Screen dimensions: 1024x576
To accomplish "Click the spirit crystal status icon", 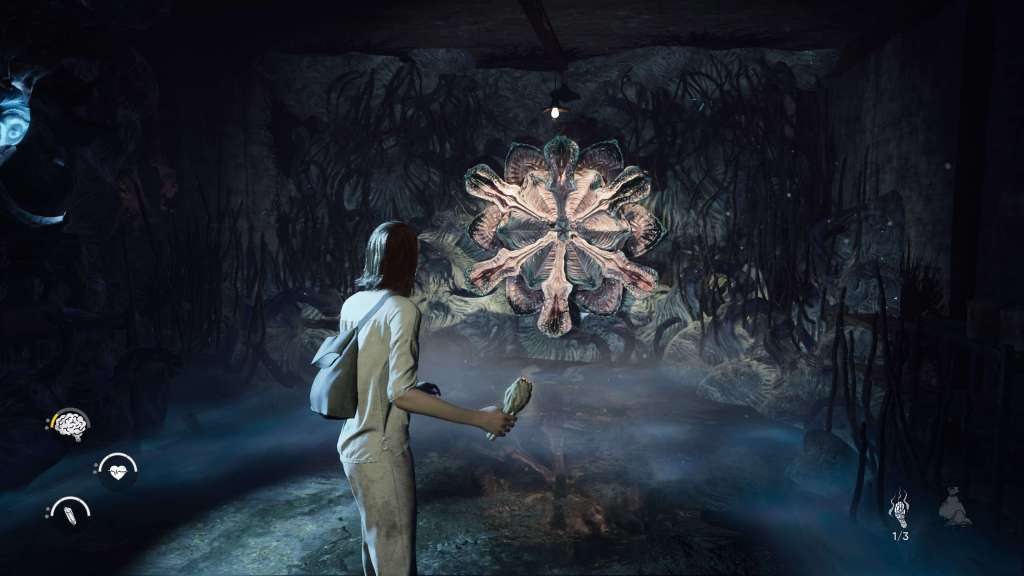I will pos(70,514).
